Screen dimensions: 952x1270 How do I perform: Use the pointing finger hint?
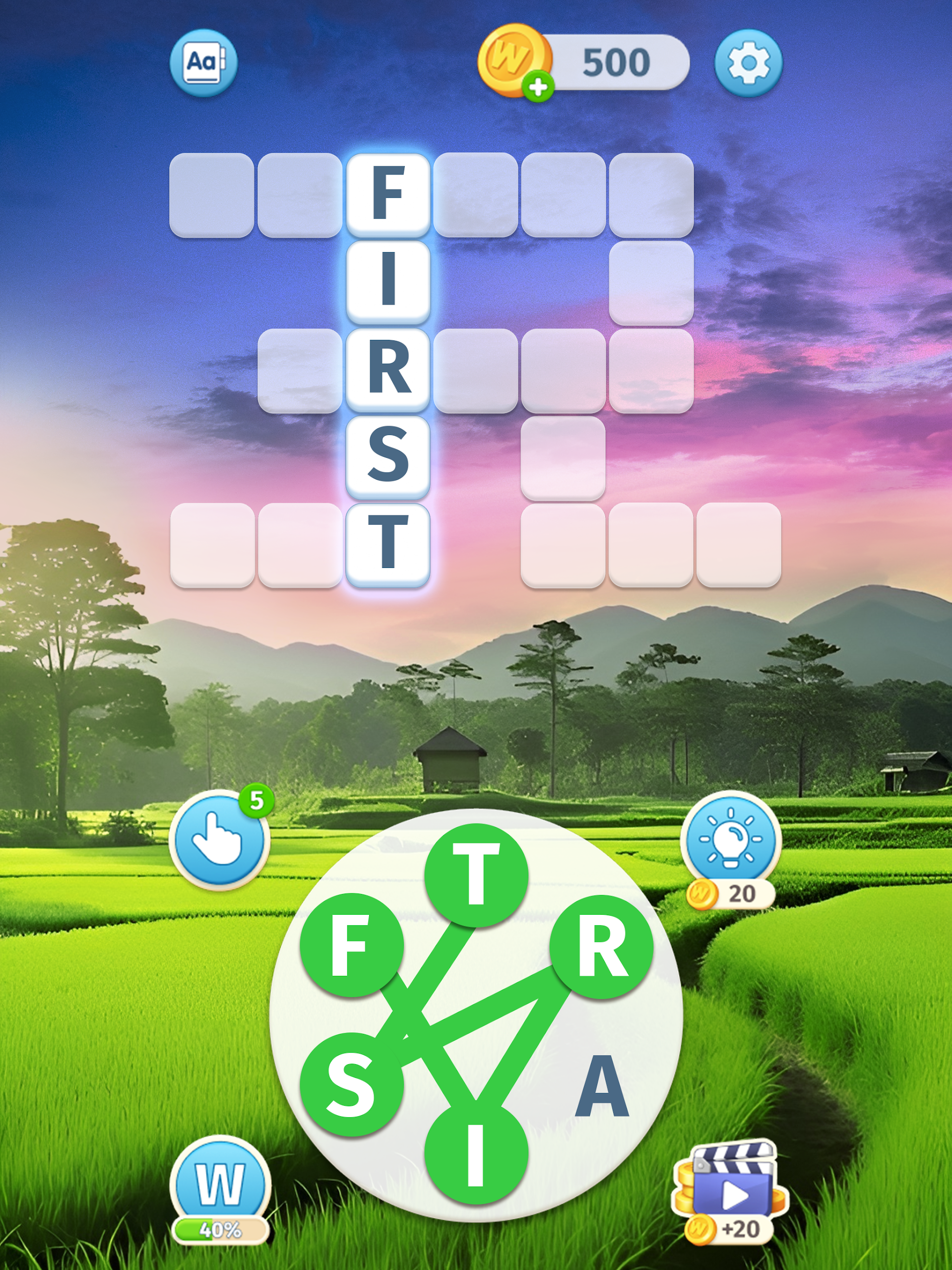click(219, 840)
